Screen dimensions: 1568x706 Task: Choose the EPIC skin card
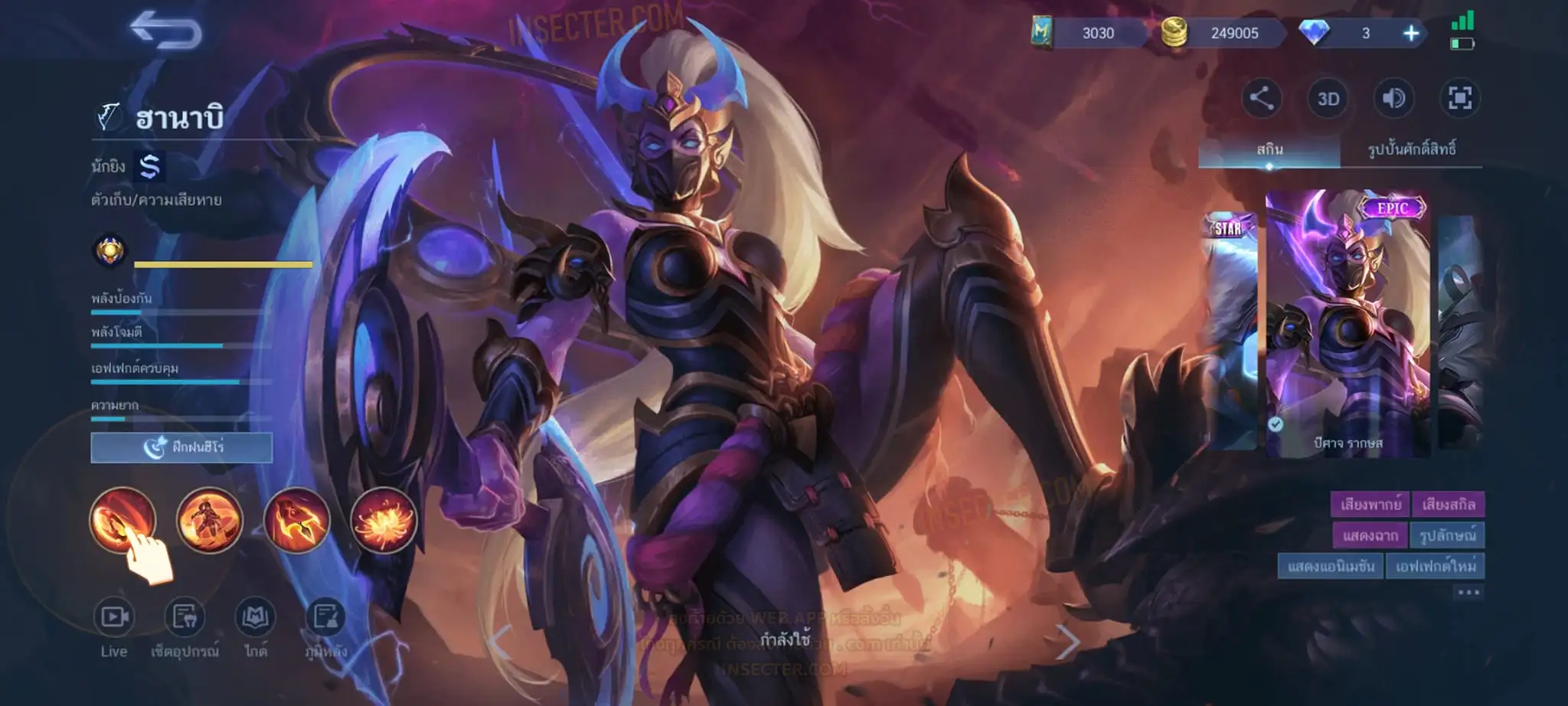pyautogui.click(x=1347, y=323)
